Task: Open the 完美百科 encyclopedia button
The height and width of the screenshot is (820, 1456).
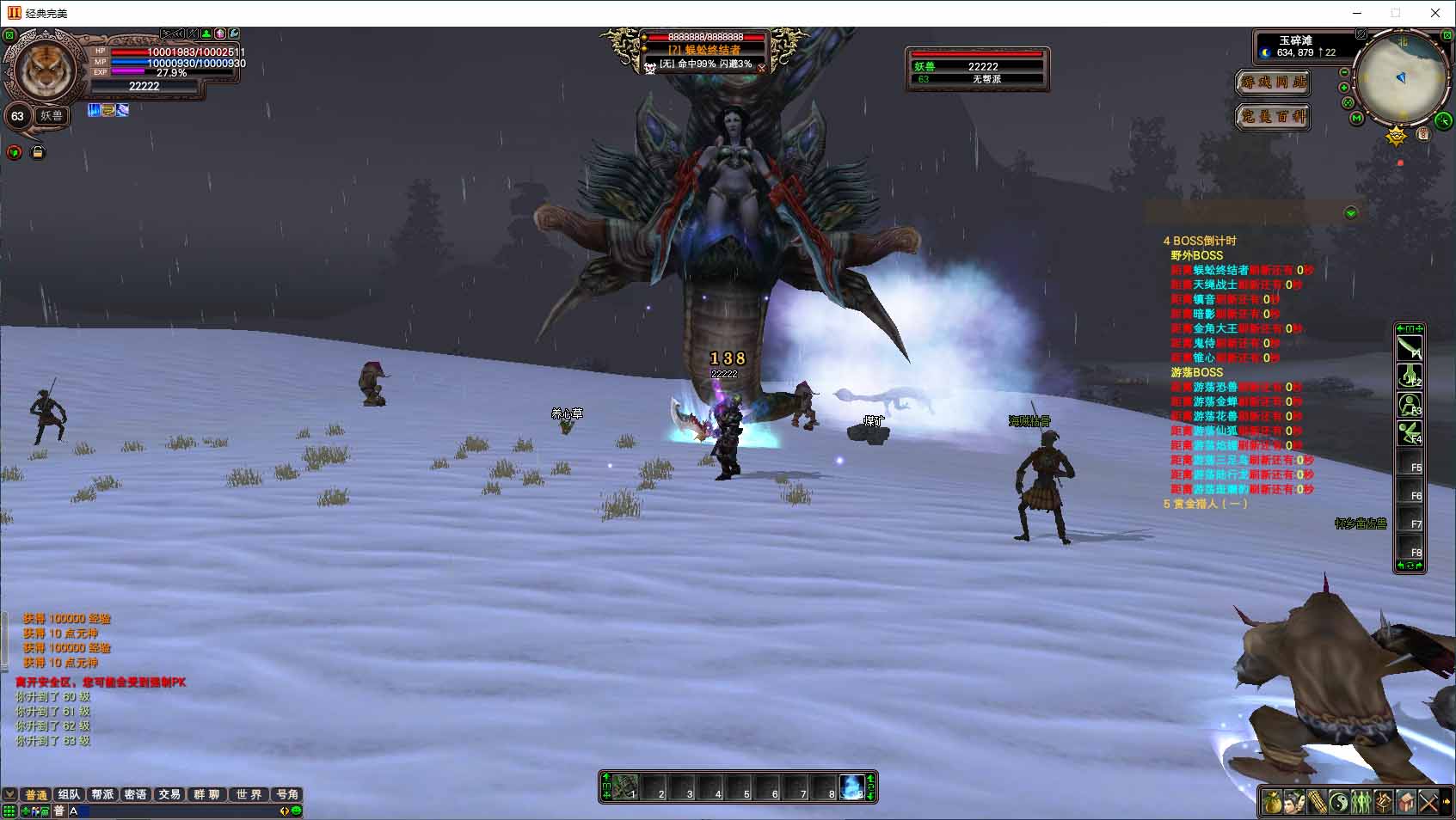Action: tap(1273, 116)
